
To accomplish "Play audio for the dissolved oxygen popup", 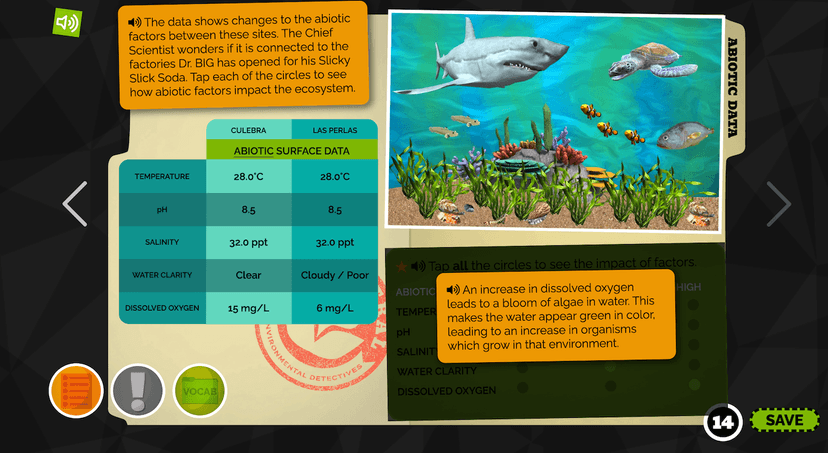I will click(x=454, y=289).
